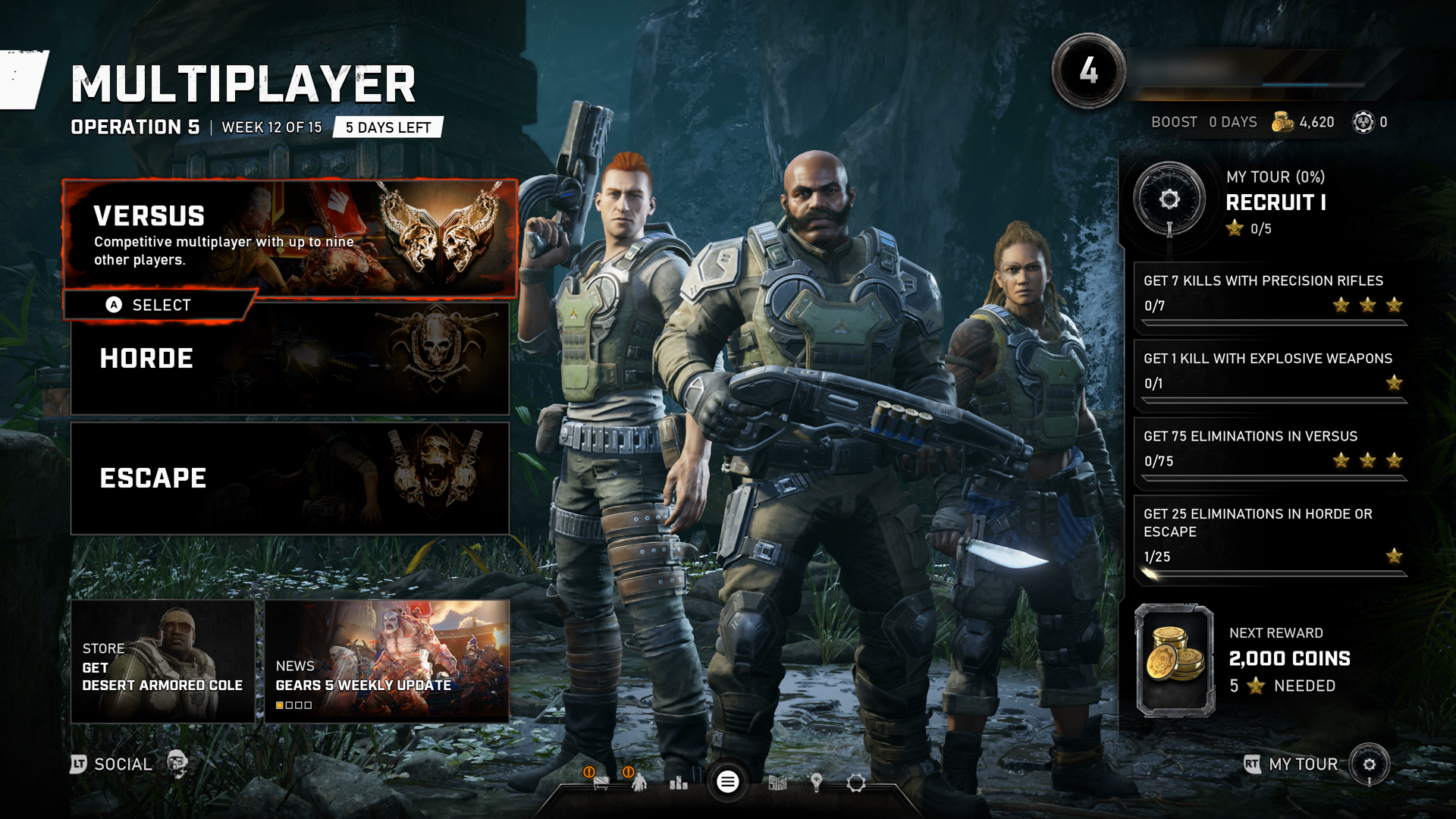This screenshot has width=1456, height=819.
Task: Open settings with the gear icon
Action: 856,783
